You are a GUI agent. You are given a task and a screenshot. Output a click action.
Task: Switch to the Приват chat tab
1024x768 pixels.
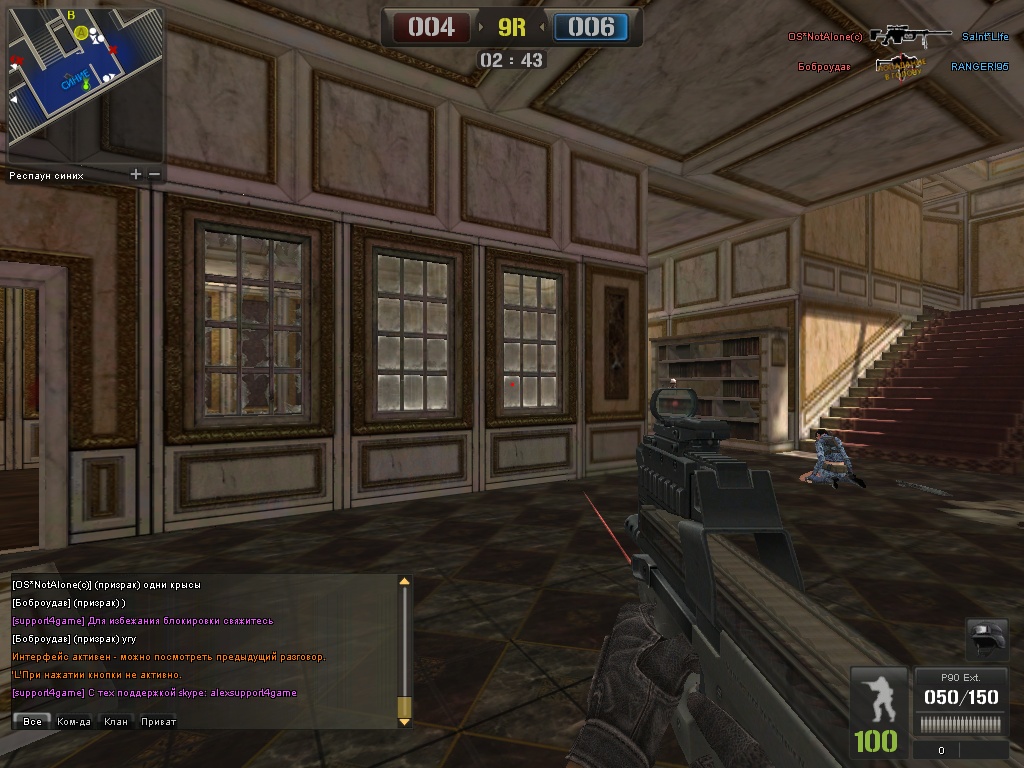pos(158,721)
